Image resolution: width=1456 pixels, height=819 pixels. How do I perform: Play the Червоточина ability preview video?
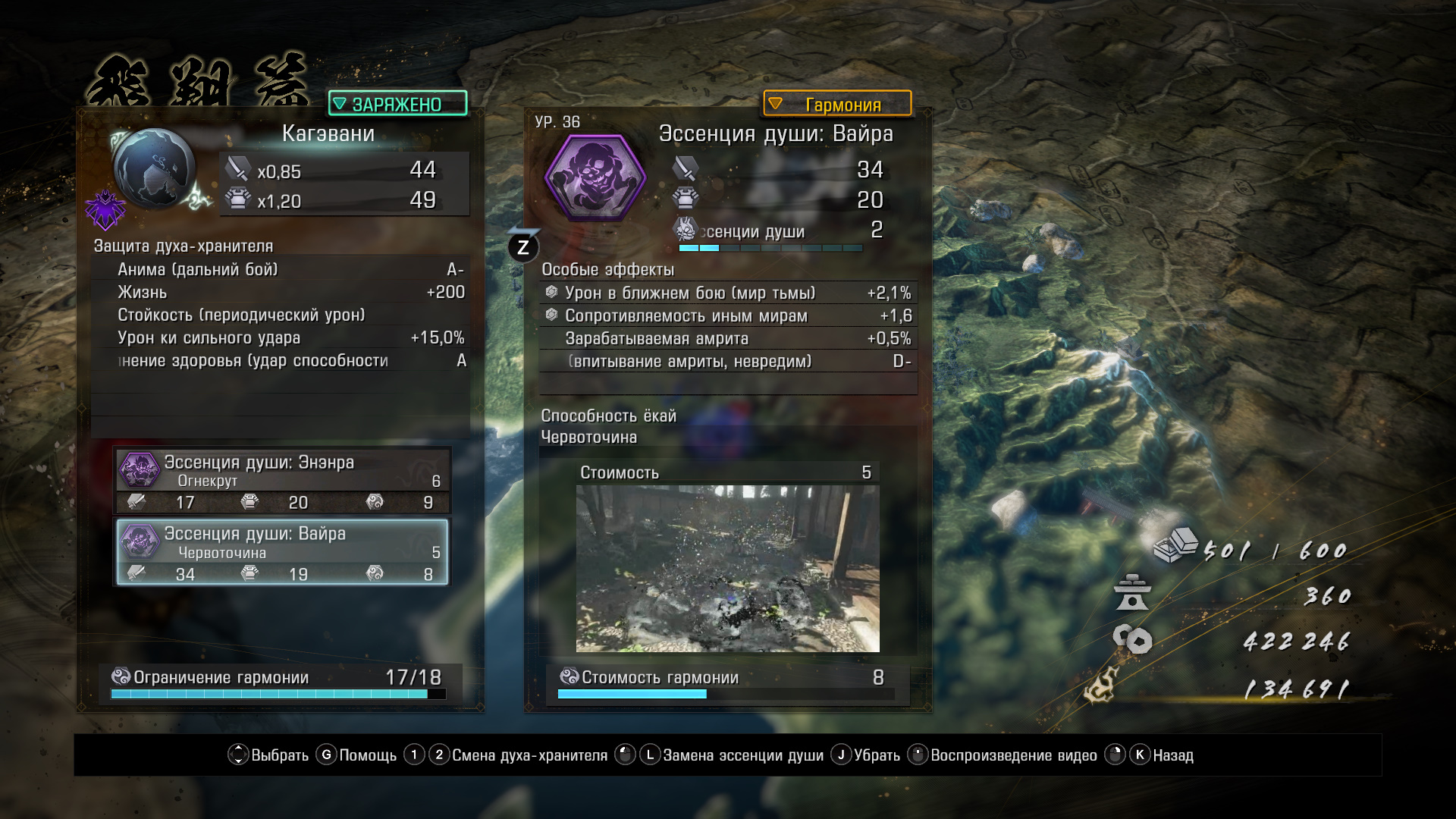(x=727, y=568)
